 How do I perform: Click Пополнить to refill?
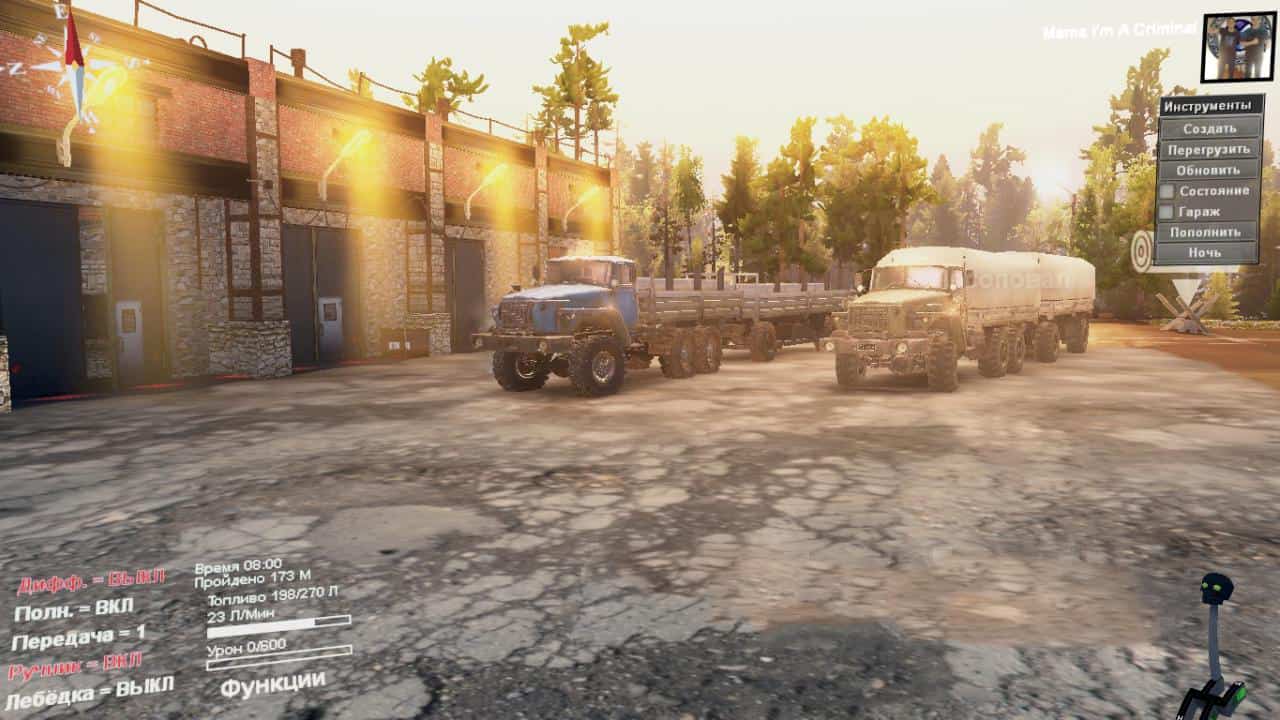[1209, 232]
